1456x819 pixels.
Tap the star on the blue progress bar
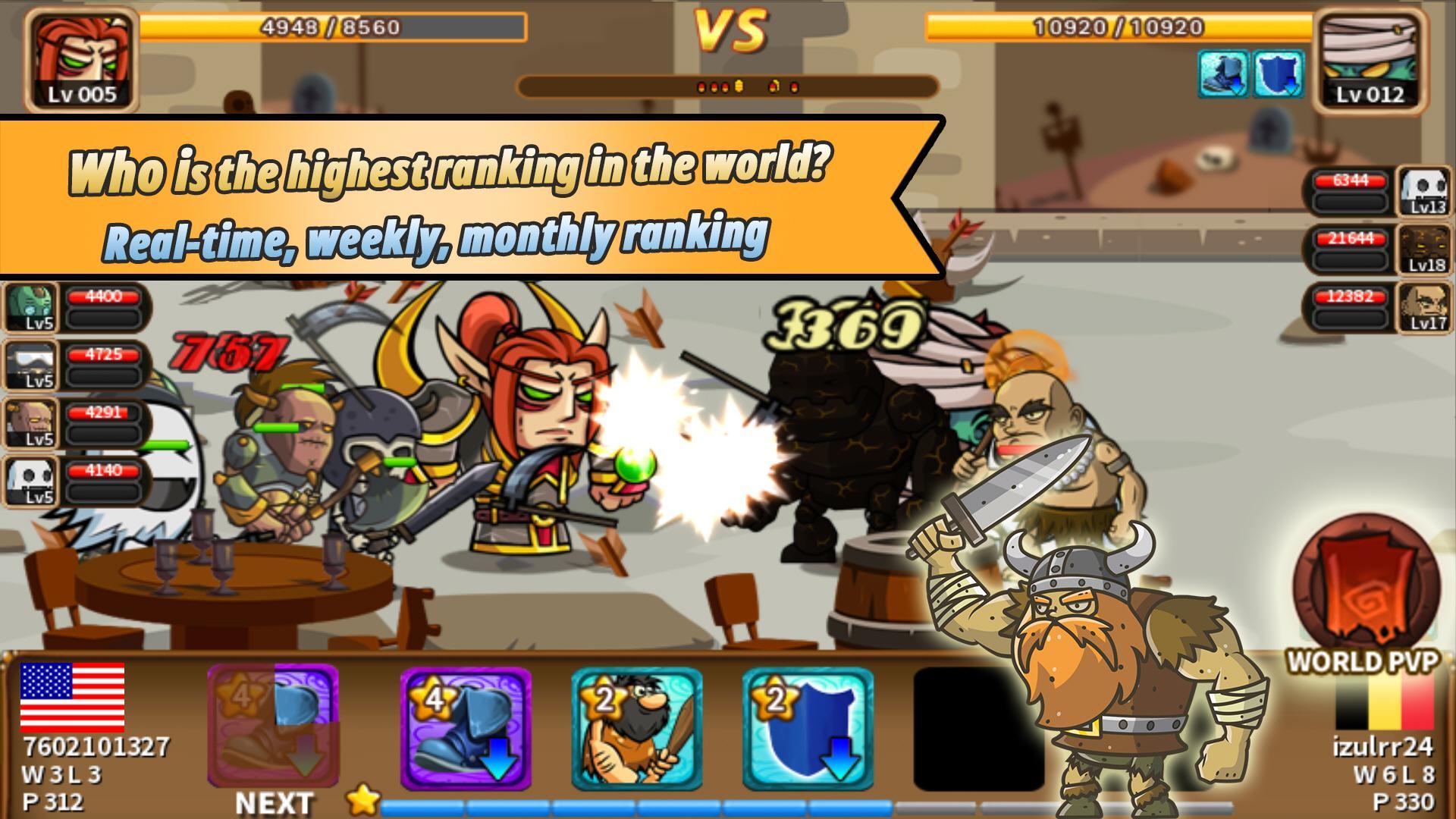(365, 798)
